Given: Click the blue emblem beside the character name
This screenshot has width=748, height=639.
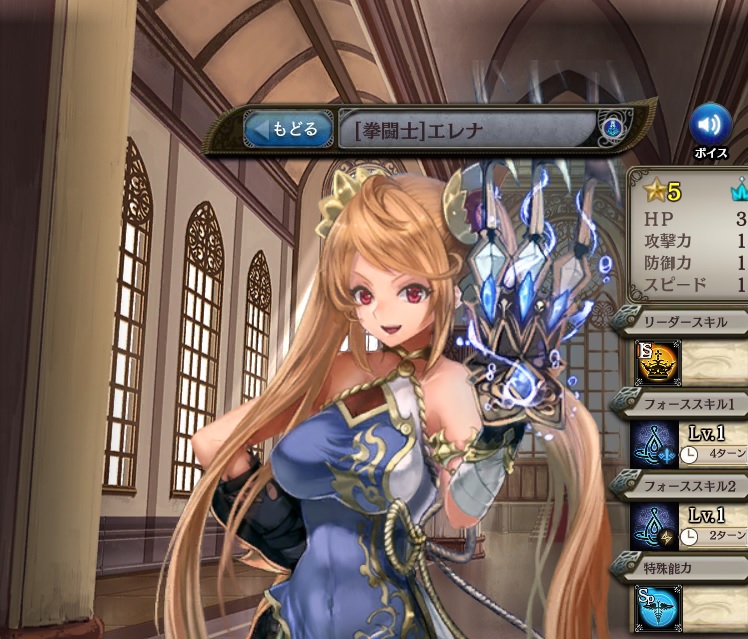Looking at the screenshot, I should pyautogui.click(x=612, y=129).
